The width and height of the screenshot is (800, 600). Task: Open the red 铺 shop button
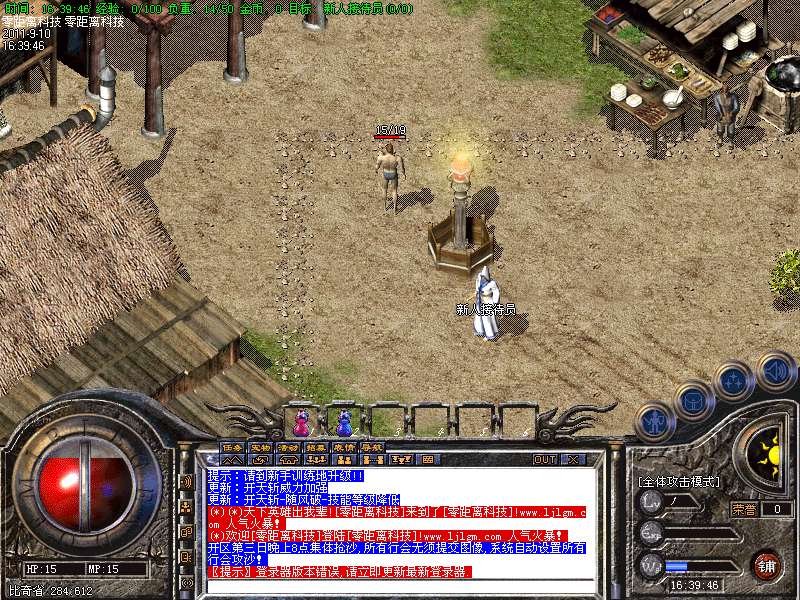(x=766, y=565)
